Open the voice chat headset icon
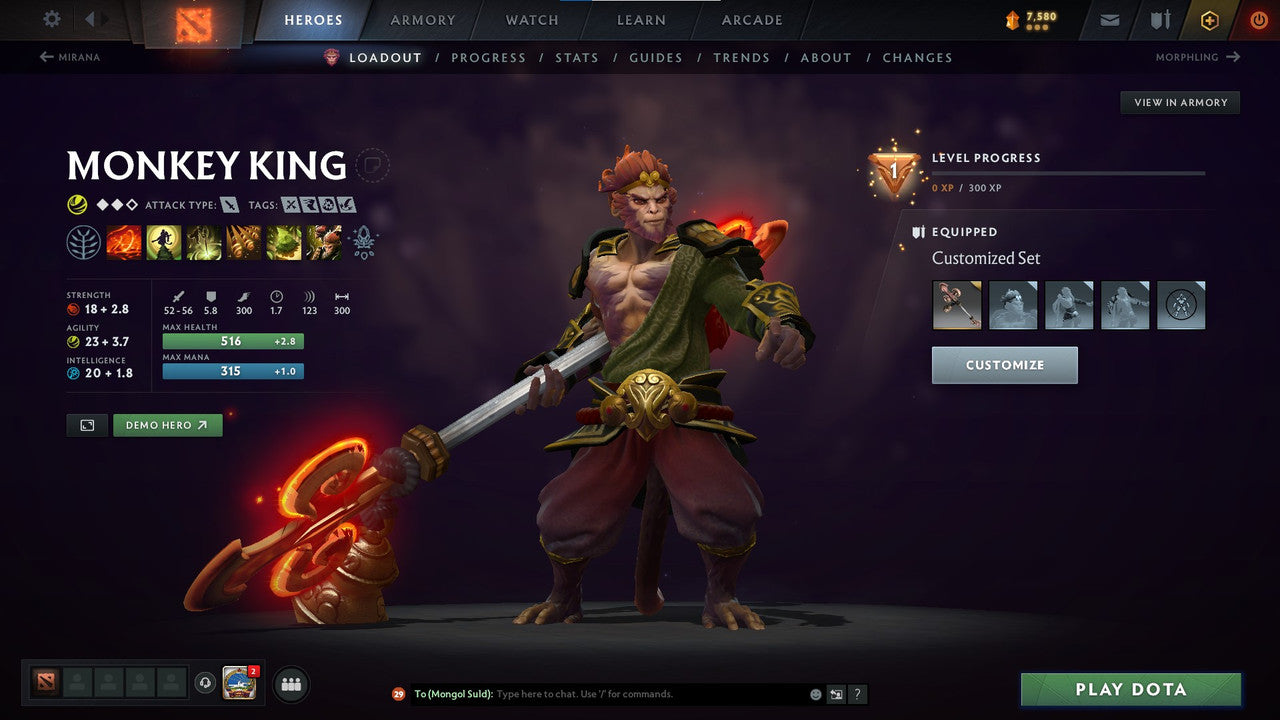Screen dimensions: 1280x720 (x=206, y=684)
